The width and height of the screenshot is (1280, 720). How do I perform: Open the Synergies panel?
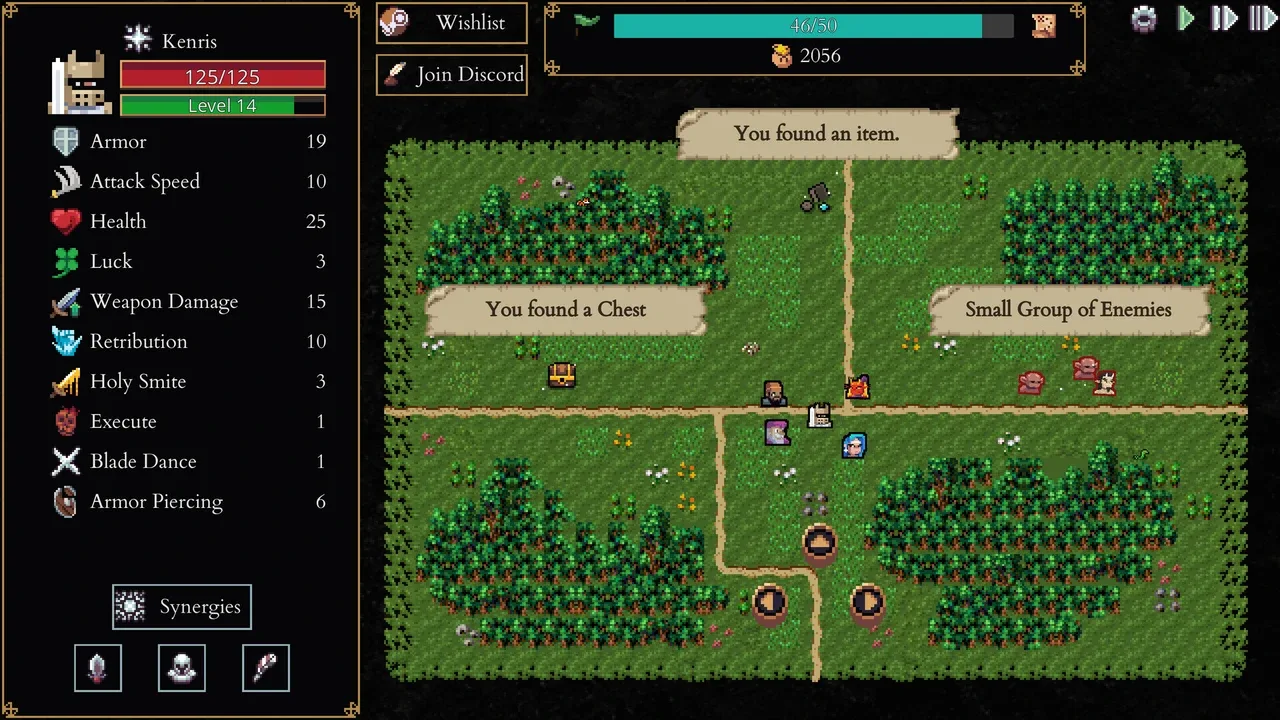182,607
